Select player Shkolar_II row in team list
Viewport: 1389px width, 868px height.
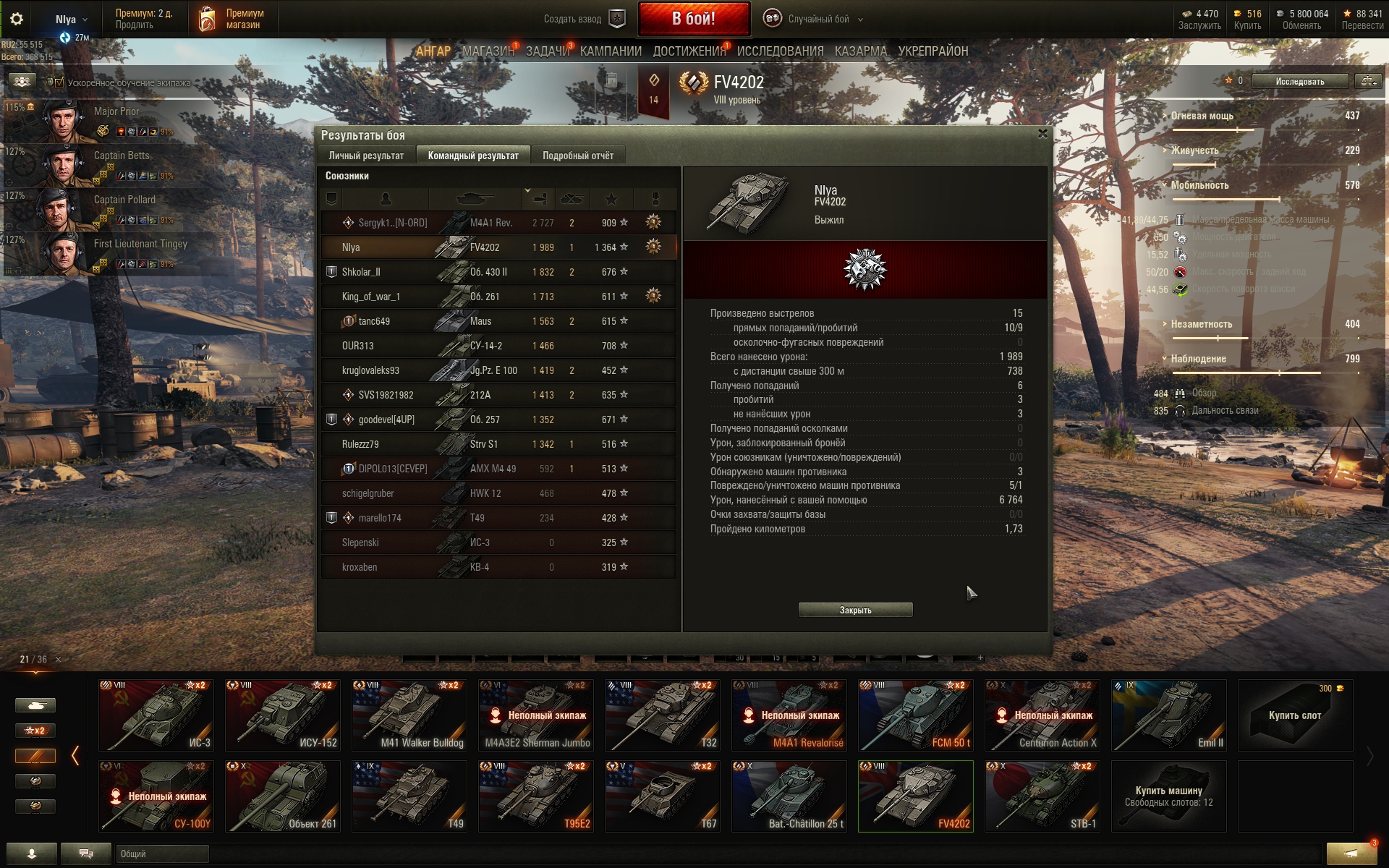pos(498,272)
